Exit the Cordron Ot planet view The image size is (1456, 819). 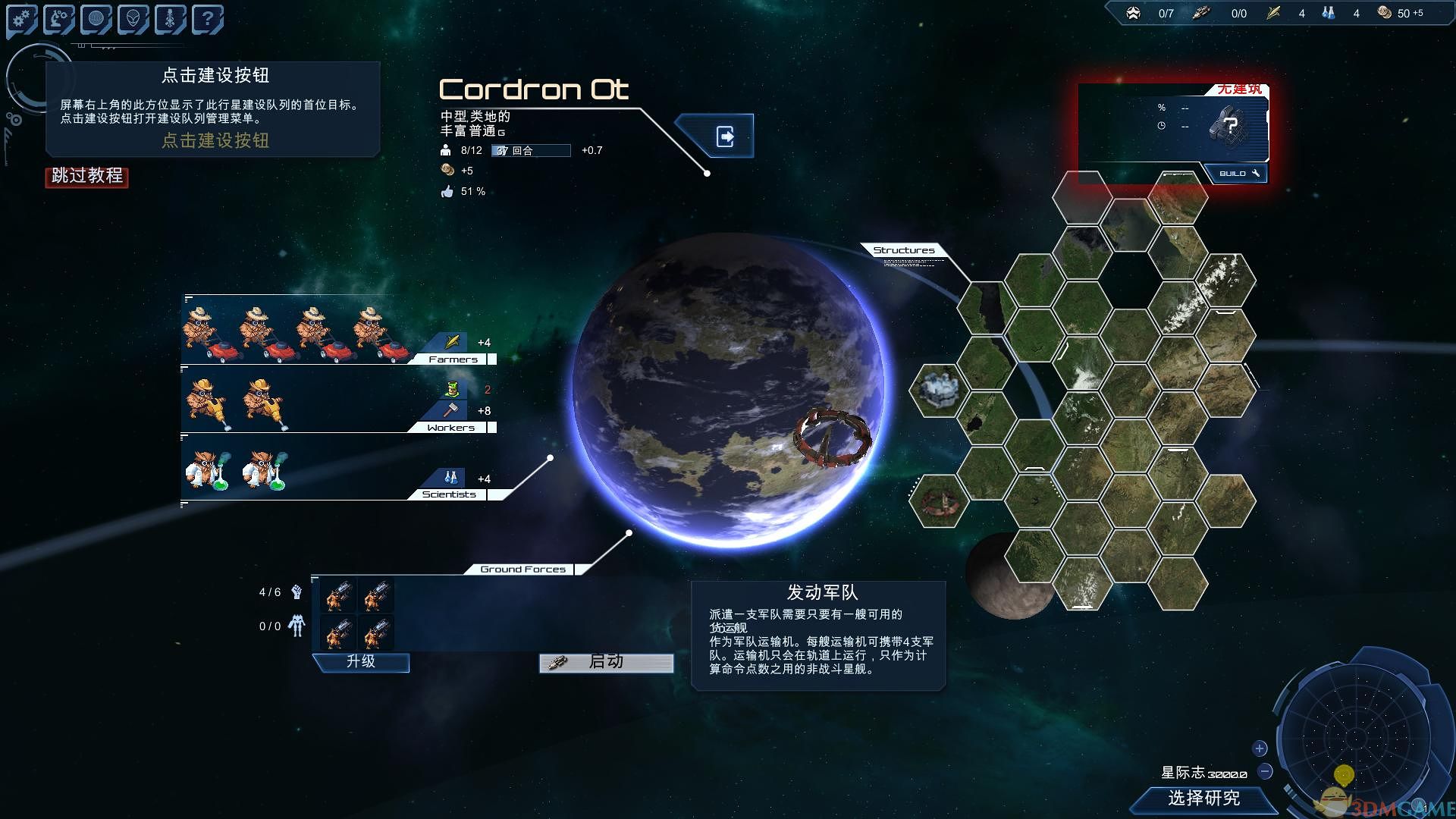pyautogui.click(x=725, y=136)
